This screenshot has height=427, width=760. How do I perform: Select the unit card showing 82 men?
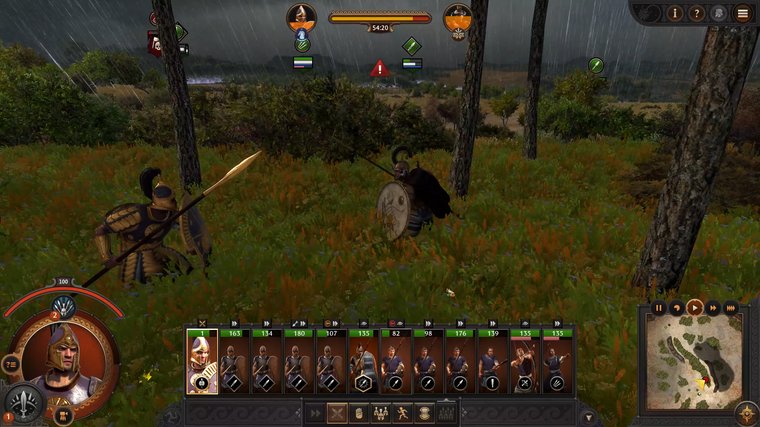point(395,361)
